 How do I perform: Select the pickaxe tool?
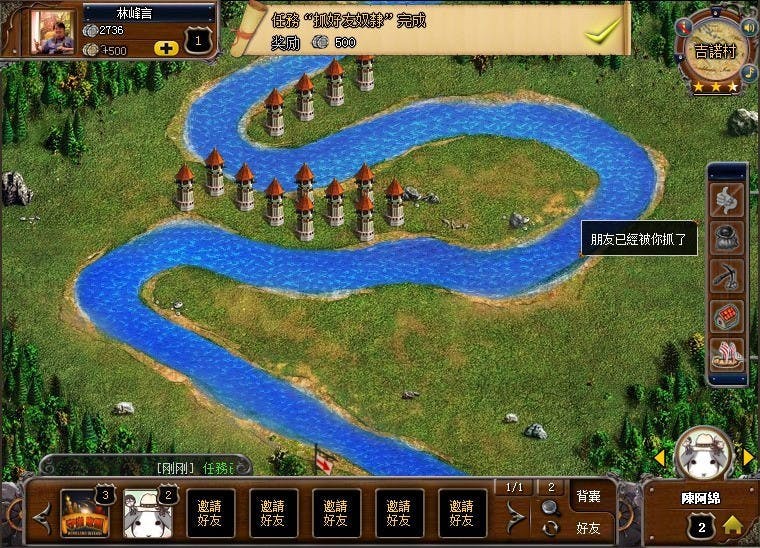(x=726, y=276)
